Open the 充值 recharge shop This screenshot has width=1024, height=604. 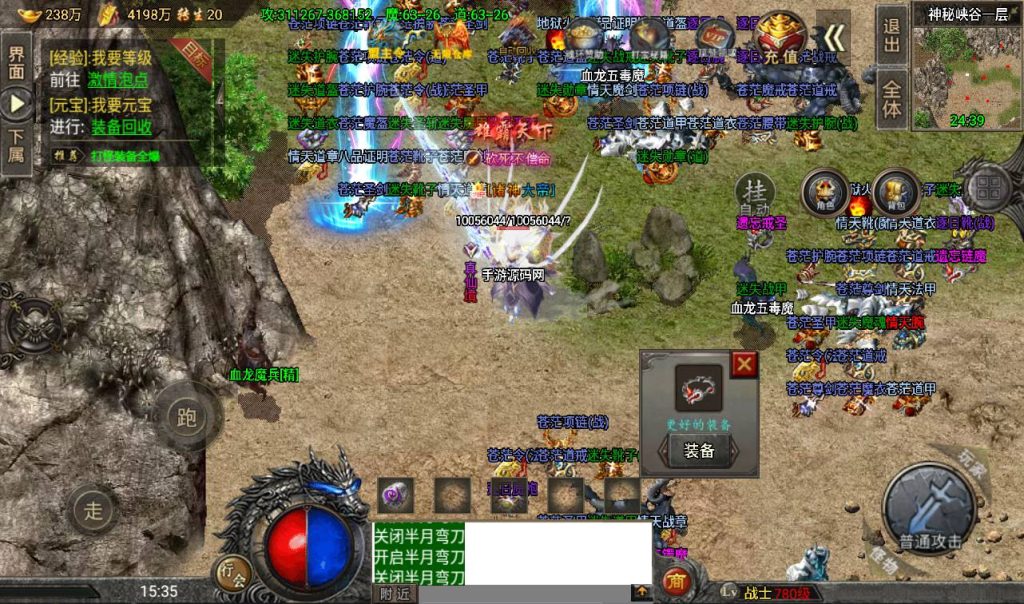pyautogui.click(x=782, y=38)
